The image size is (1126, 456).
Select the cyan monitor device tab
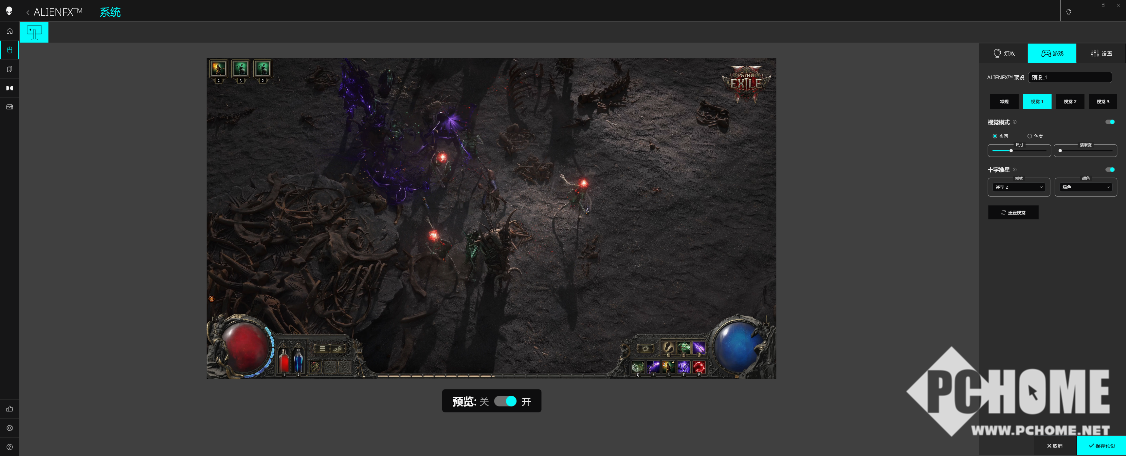[33, 32]
